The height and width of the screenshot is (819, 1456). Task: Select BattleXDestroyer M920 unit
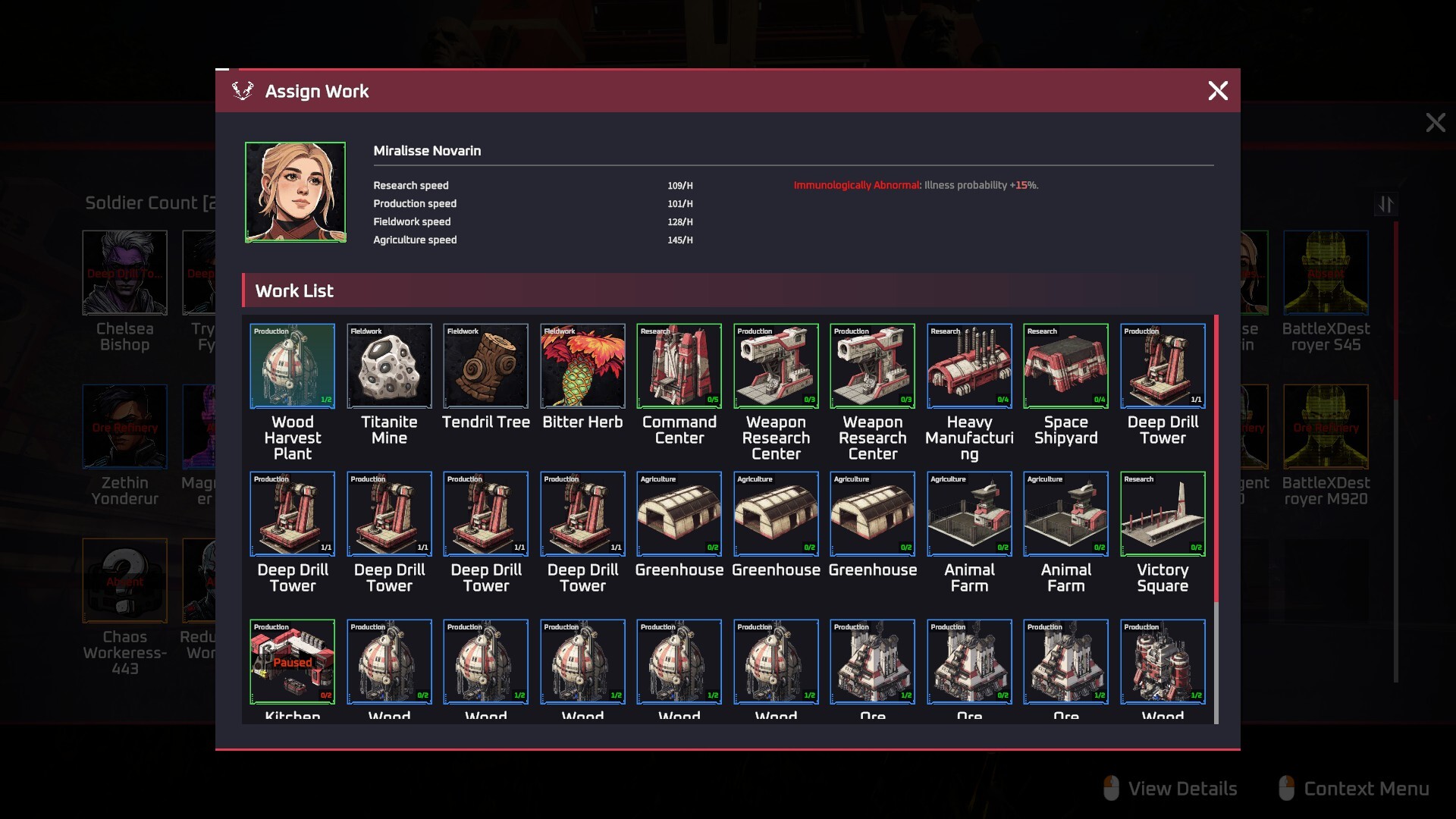coord(1326,427)
